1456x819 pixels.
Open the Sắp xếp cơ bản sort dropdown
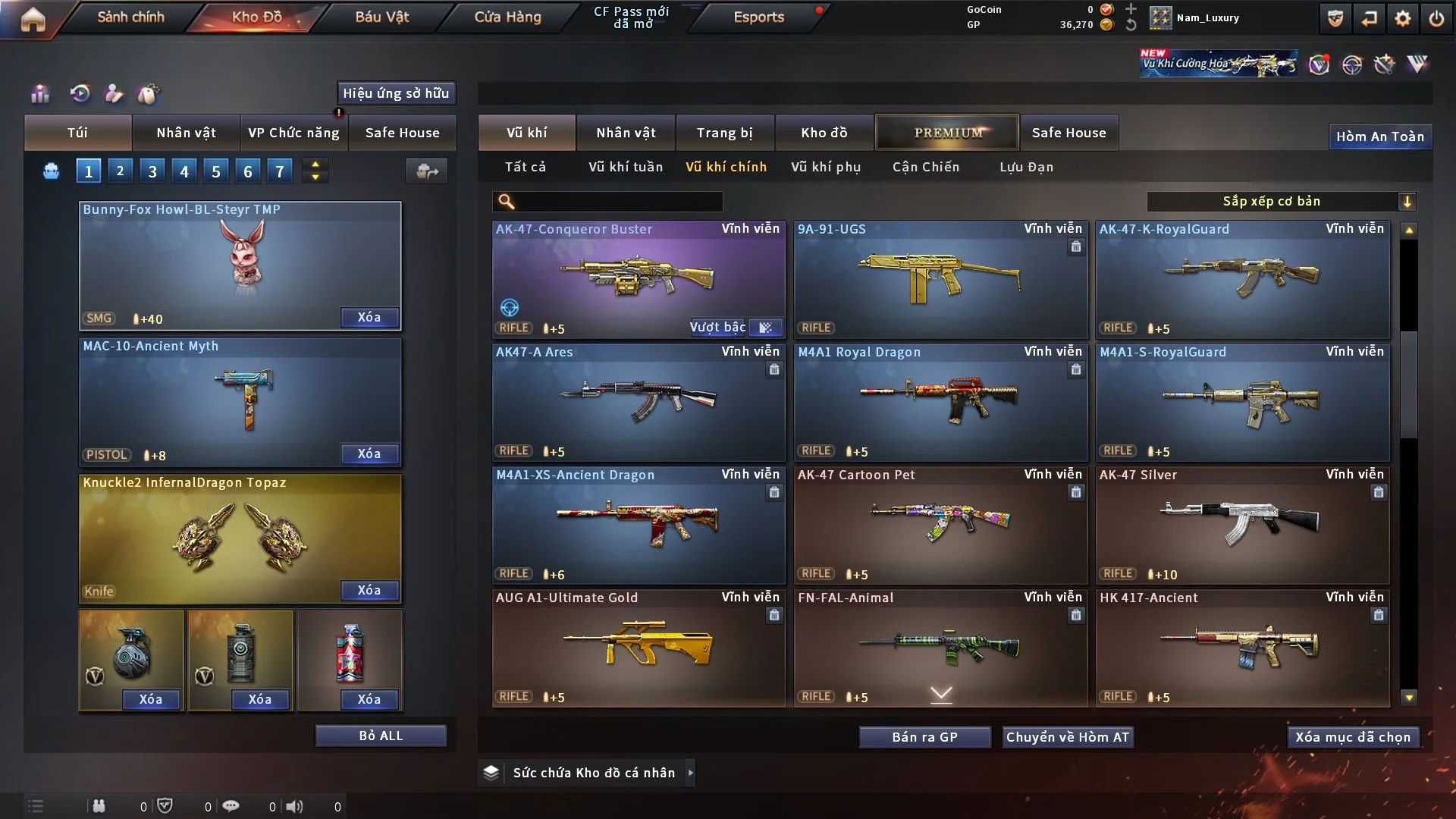click(1281, 201)
